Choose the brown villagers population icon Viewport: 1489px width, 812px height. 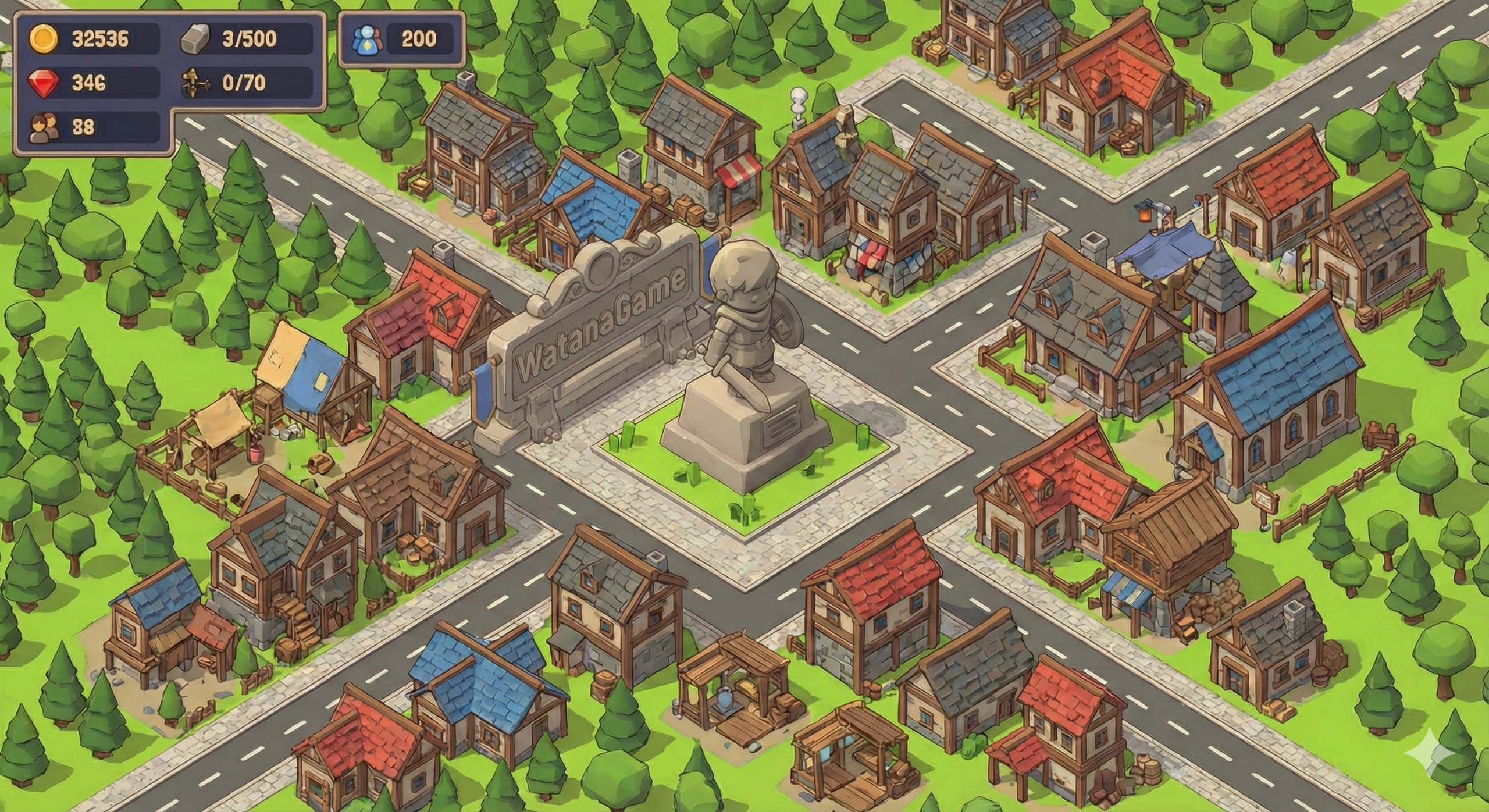44,127
